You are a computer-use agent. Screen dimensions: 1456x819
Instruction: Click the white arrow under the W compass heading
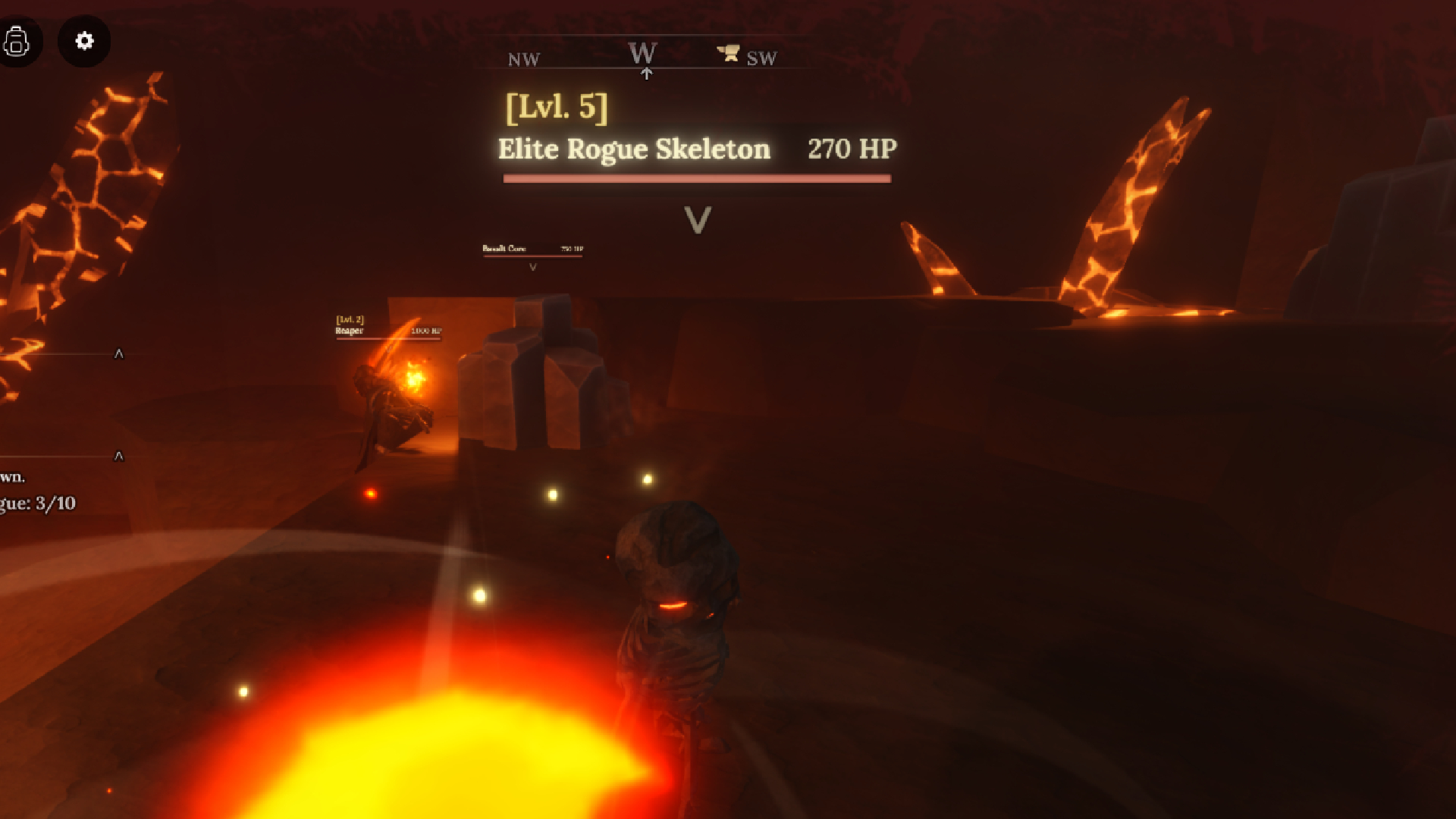click(646, 72)
